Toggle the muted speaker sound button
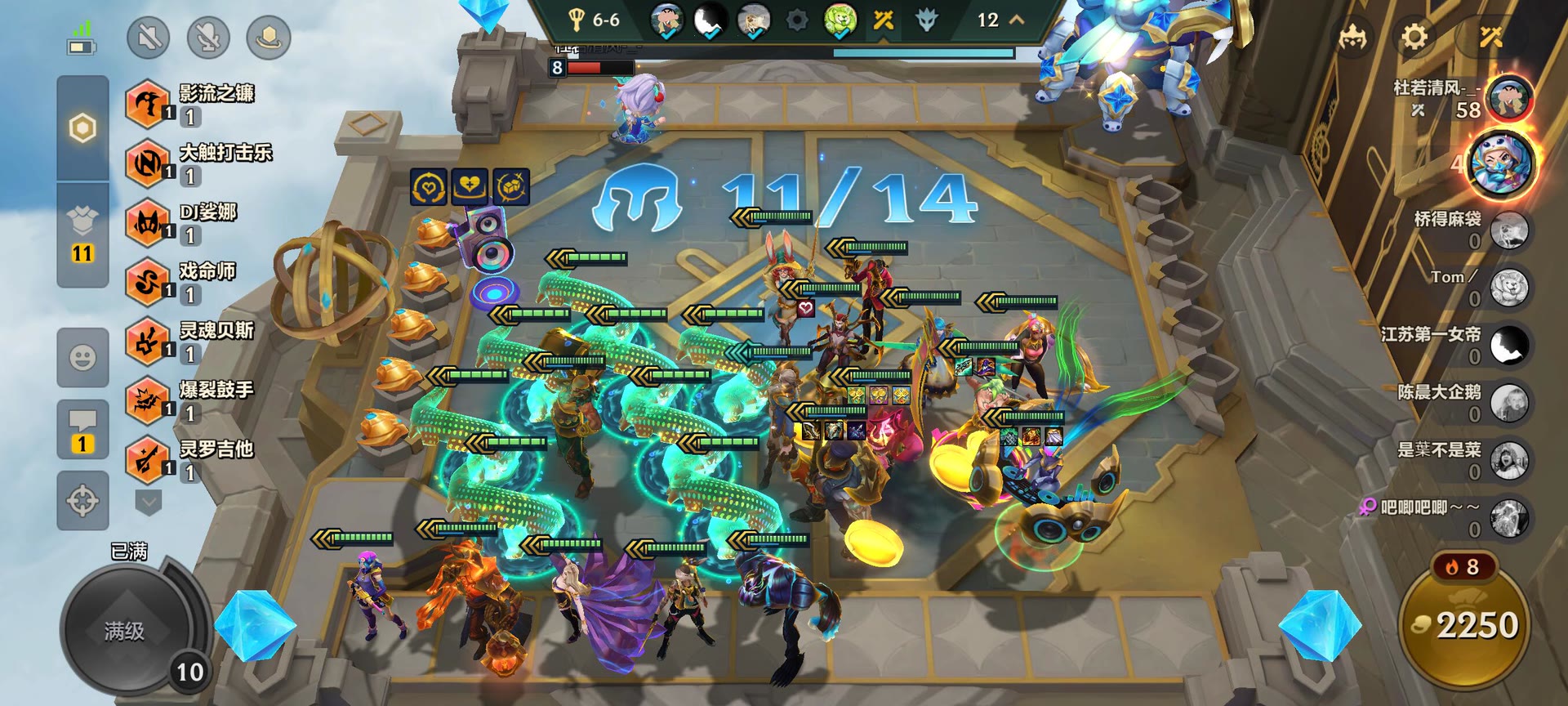This screenshot has height=706, width=1568. click(x=149, y=37)
